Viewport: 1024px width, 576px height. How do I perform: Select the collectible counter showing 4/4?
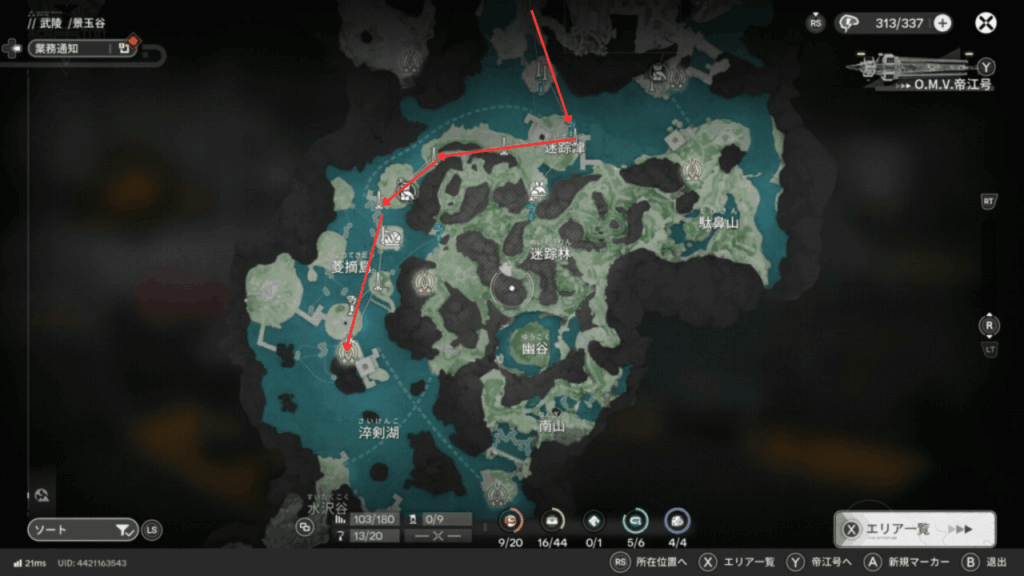[x=676, y=520]
